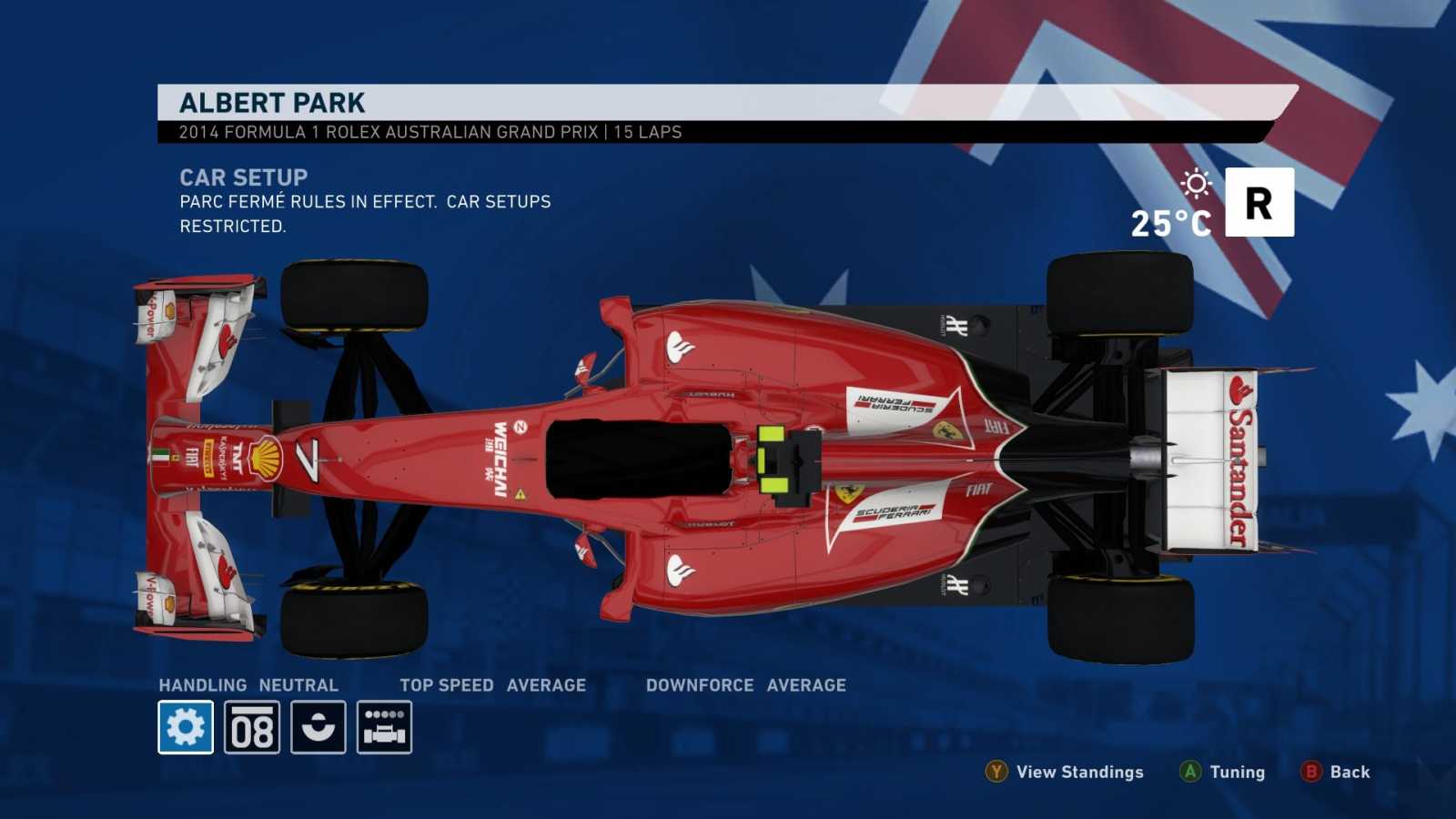Click the HANDLING NEUTRAL indicator
Viewport: 1456px width, 819px height.
(248, 684)
